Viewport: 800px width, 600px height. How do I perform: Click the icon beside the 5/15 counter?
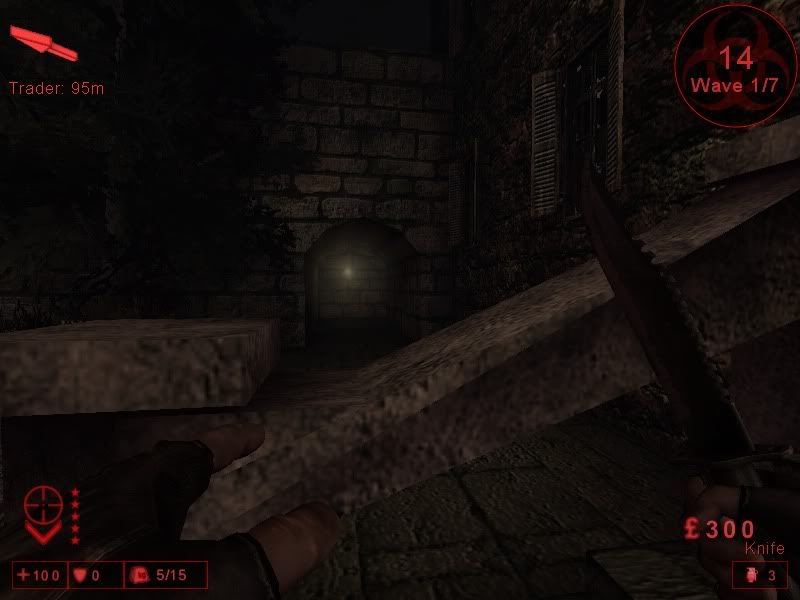pyautogui.click(x=141, y=575)
